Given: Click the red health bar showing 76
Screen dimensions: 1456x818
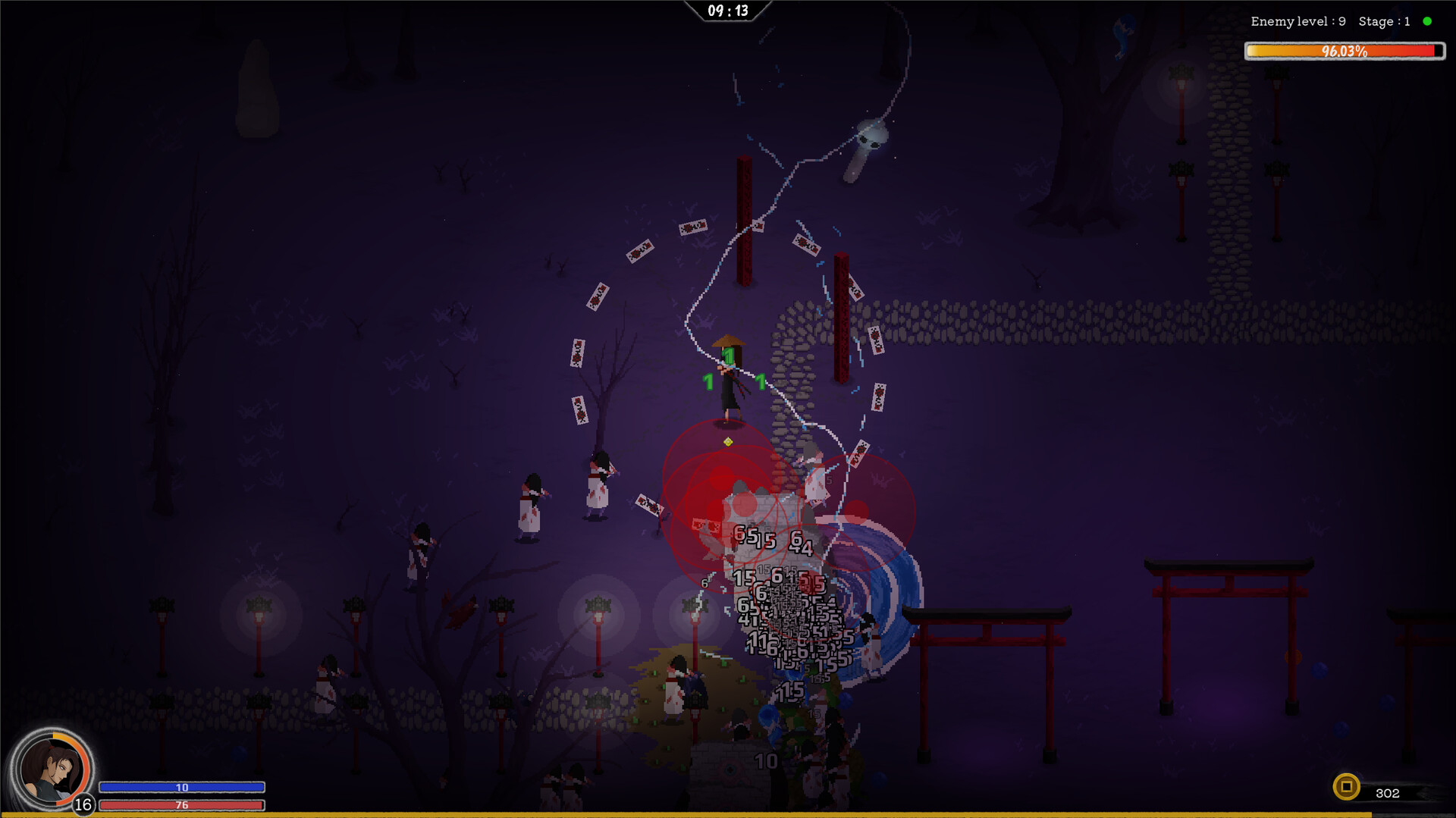Looking at the screenshot, I should point(180,806).
